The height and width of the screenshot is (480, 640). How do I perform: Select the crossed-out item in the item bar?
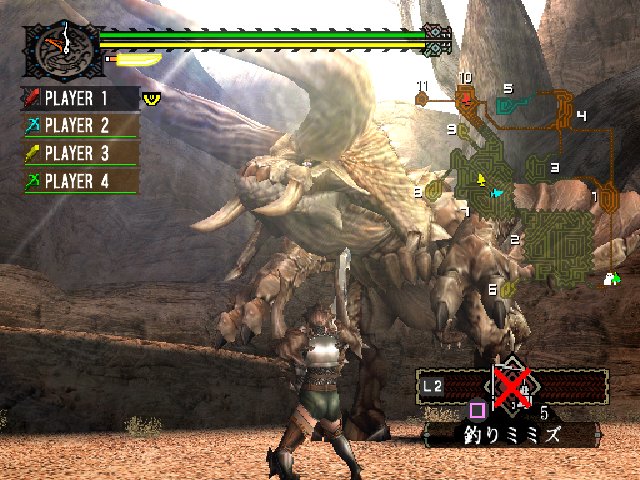coord(511,385)
